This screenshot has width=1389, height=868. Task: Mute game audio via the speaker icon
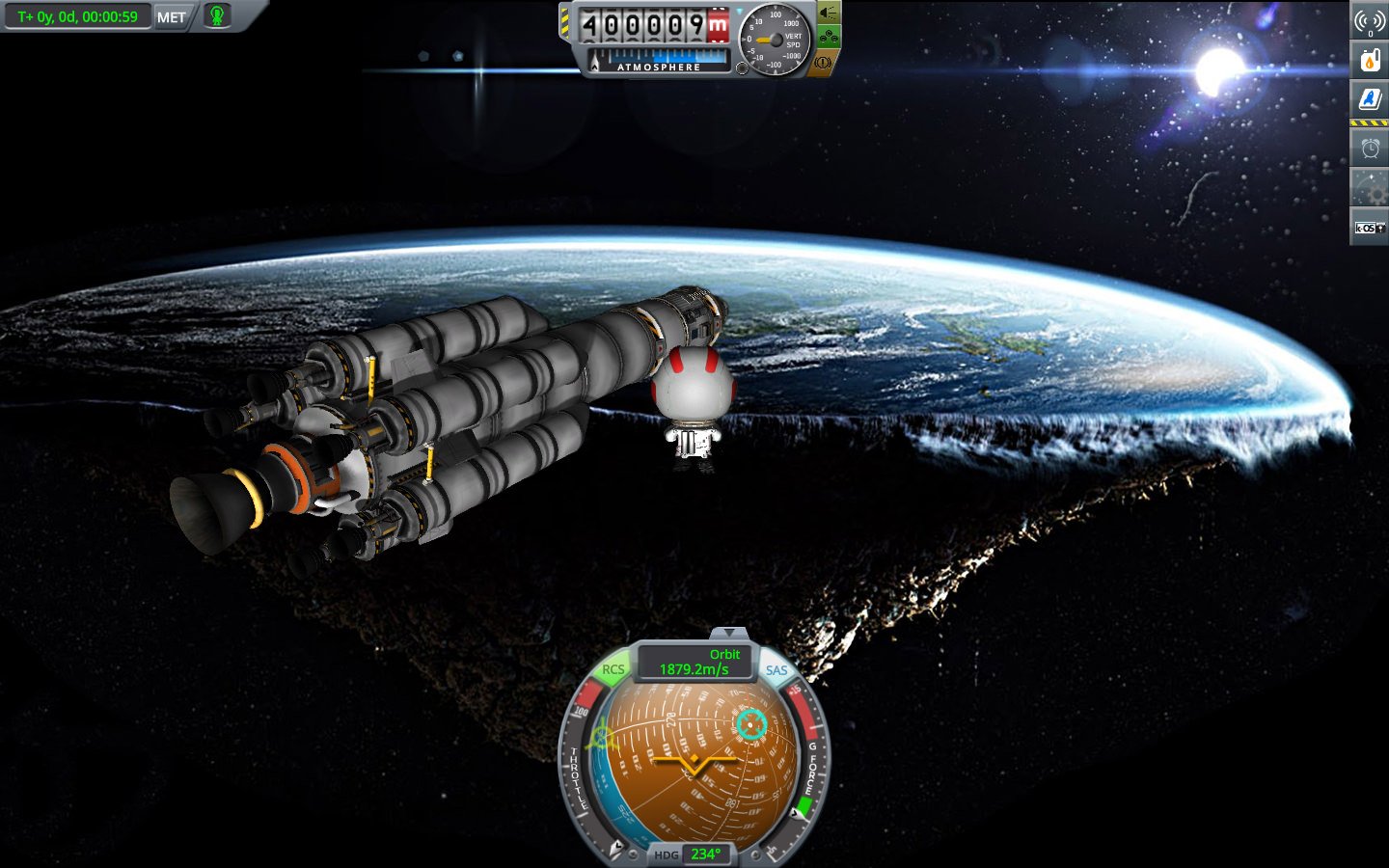click(x=828, y=14)
